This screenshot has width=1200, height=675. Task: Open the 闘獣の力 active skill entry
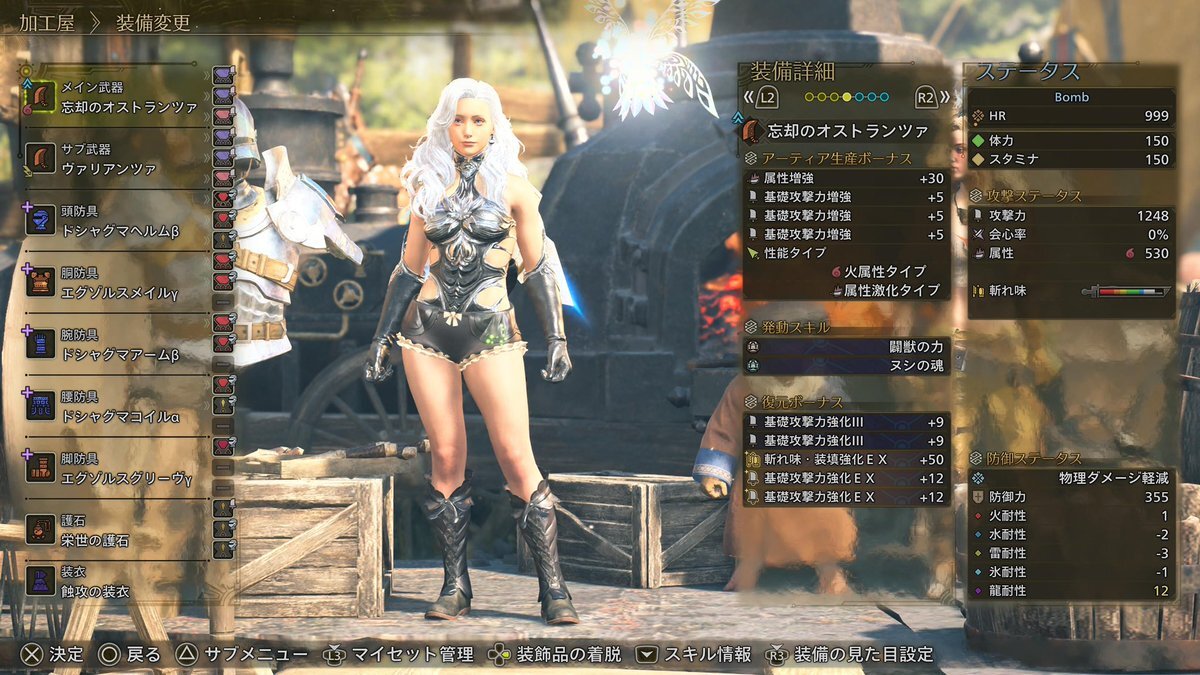tap(846, 347)
